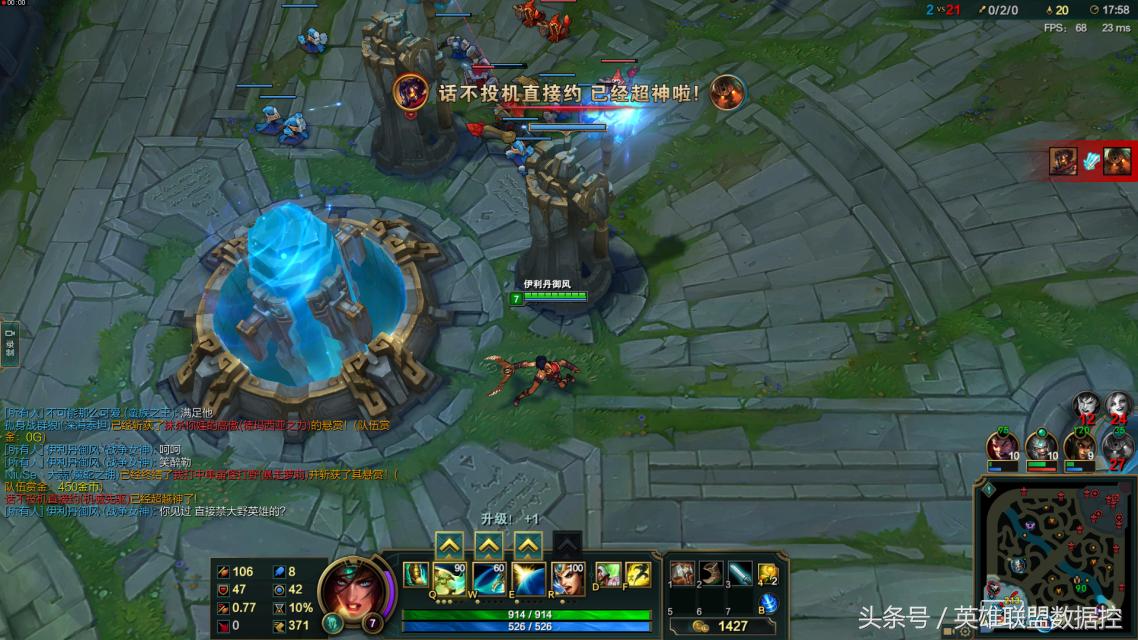Activate the Flash summoner spell on F

638,574
